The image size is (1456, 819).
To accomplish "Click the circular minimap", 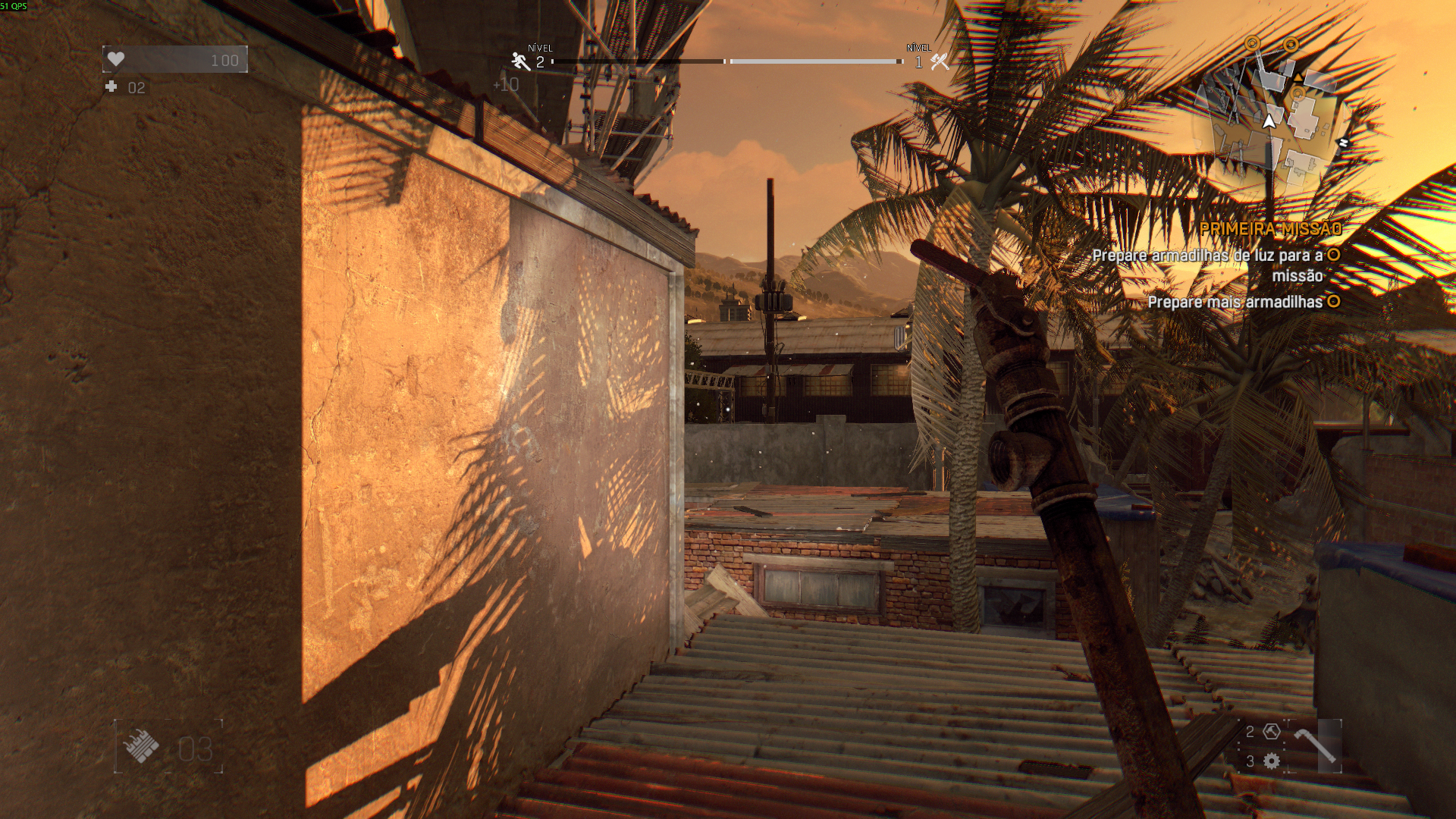I will (1268, 121).
